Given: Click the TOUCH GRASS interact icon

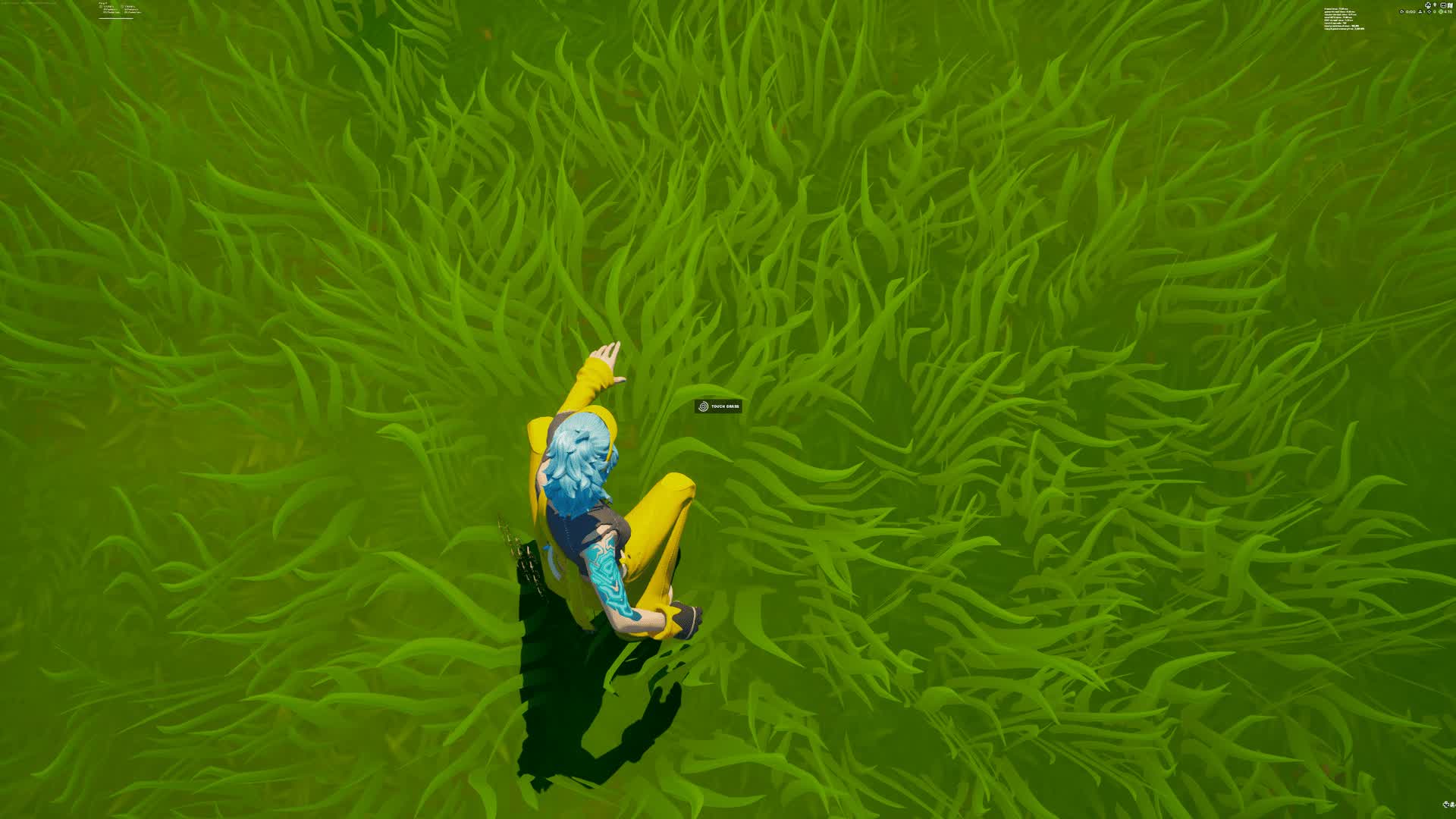Looking at the screenshot, I should coord(703,407).
